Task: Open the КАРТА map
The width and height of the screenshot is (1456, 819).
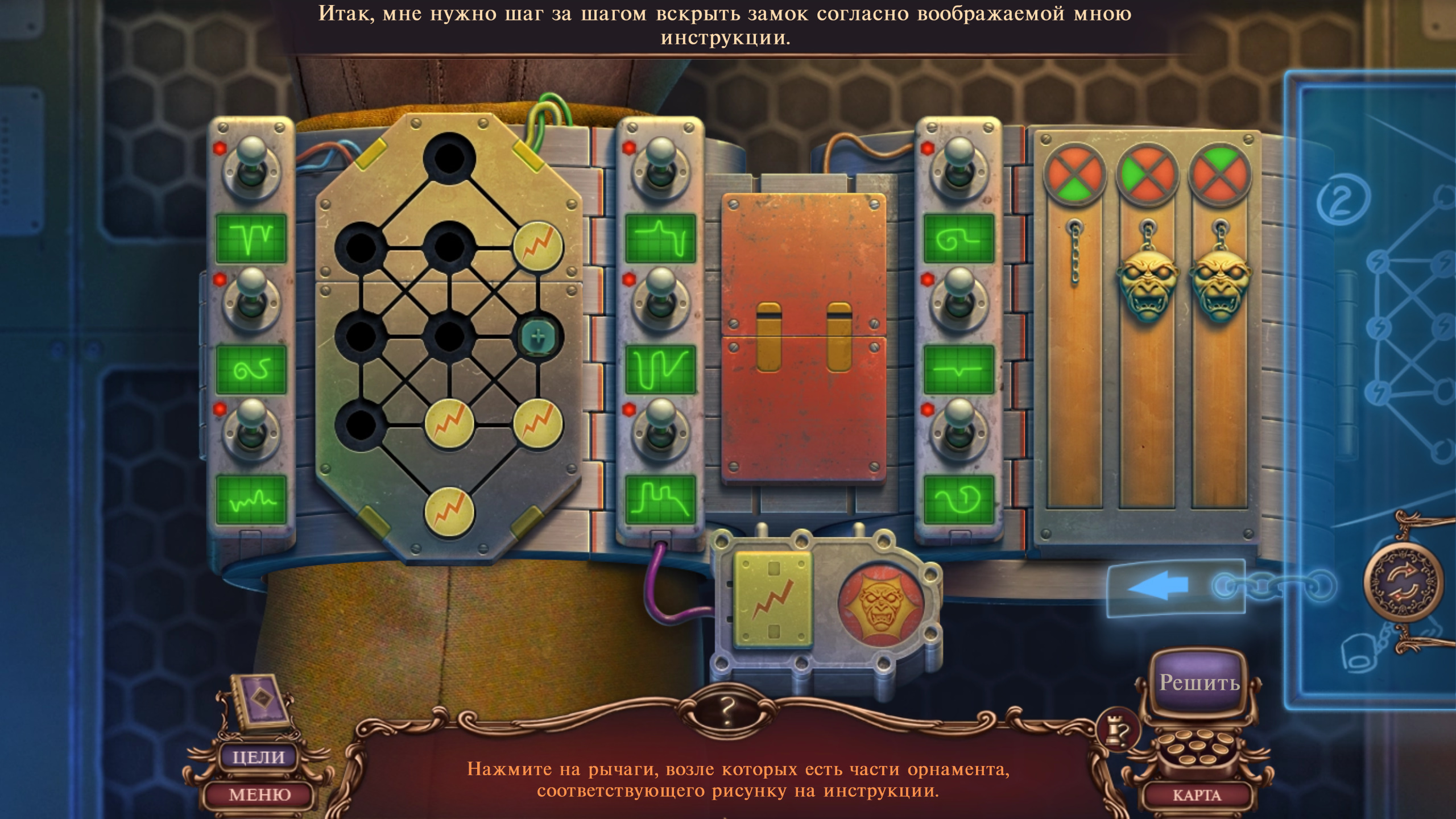Action: [1197, 795]
